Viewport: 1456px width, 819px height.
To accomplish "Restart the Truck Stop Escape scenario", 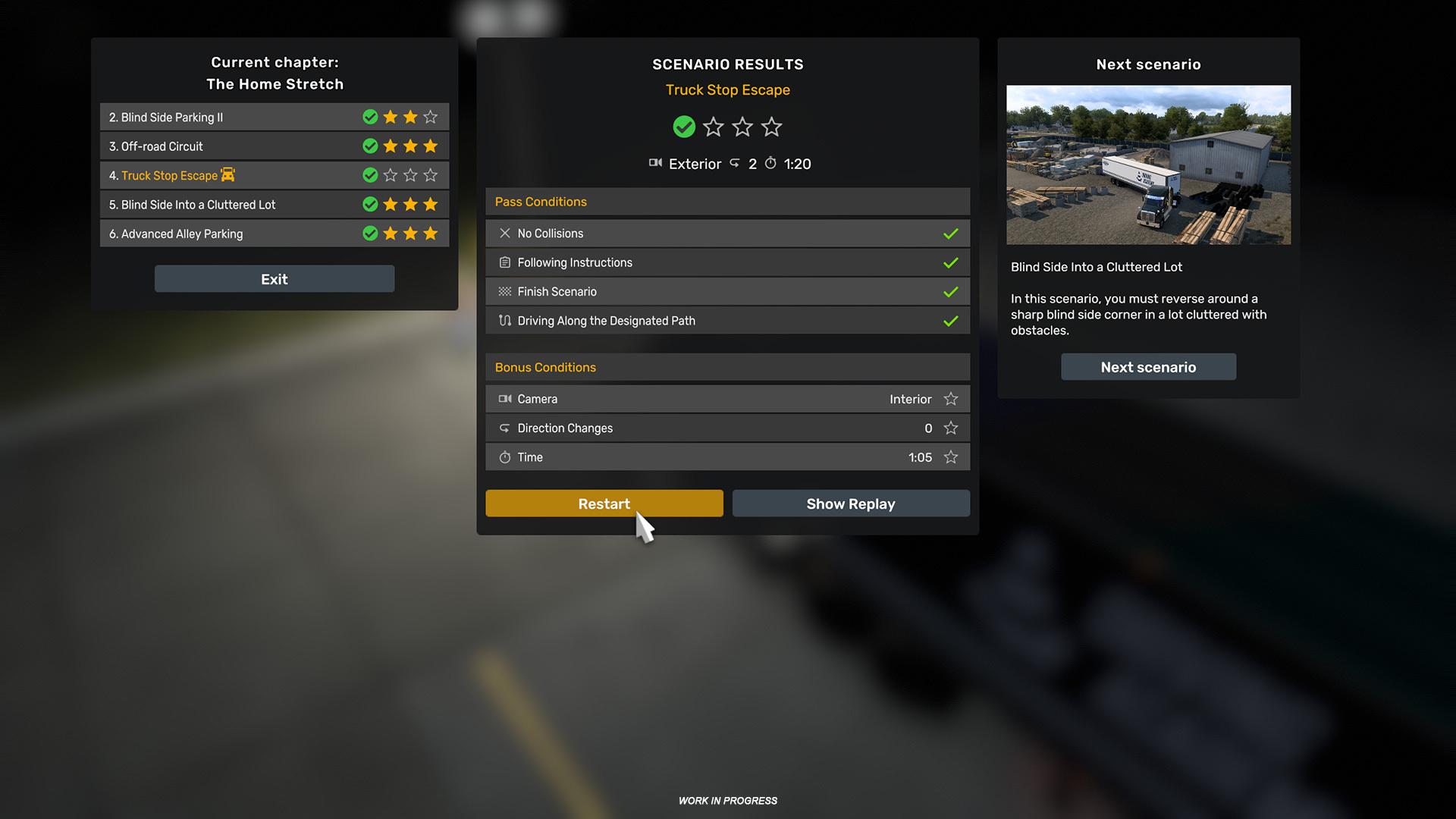I will (604, 504).
